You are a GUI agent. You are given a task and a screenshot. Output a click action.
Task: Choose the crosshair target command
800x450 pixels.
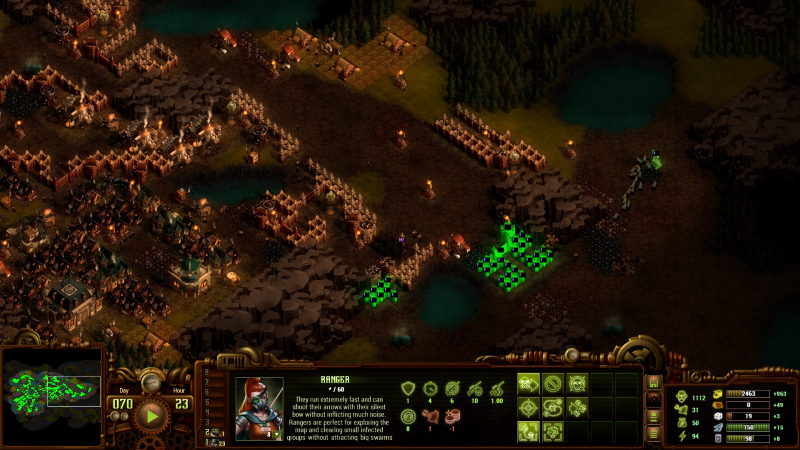[529, 408]
